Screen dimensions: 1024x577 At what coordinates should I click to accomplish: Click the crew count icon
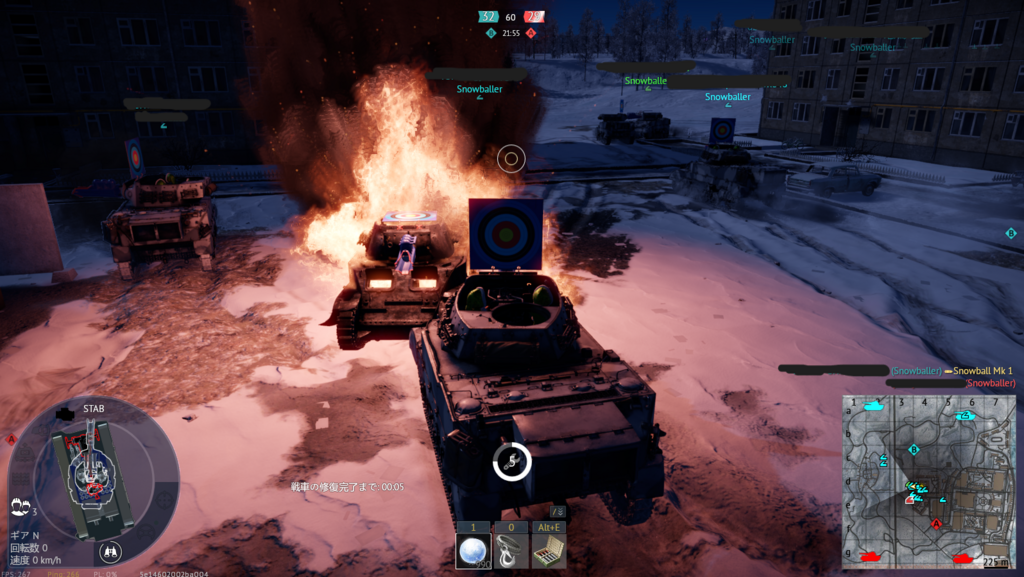pos(20,508)
